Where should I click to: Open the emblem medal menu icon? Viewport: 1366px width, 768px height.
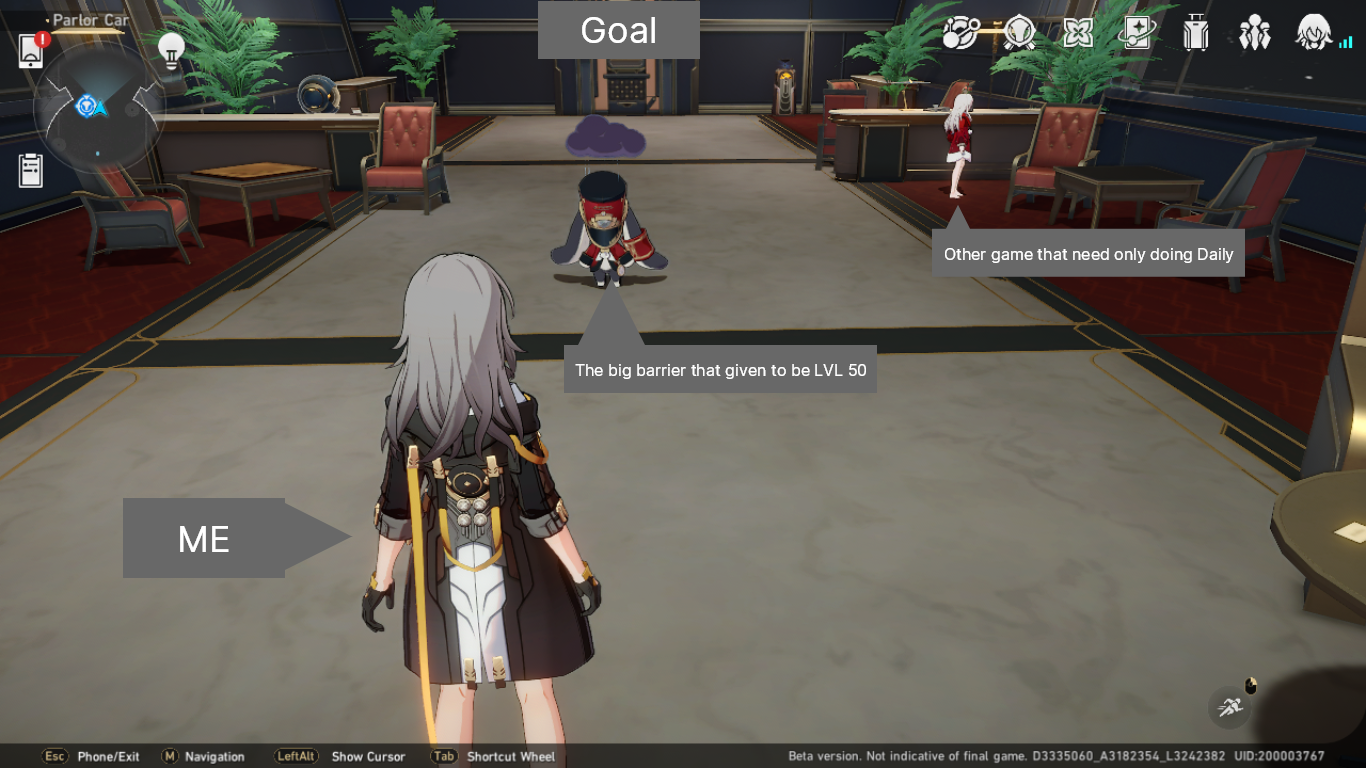(x=1017, y=33)
